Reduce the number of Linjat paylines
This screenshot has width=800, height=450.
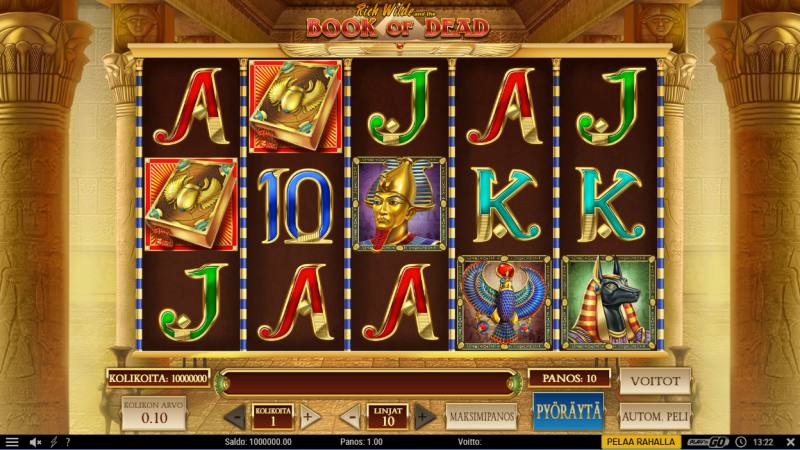350,415
